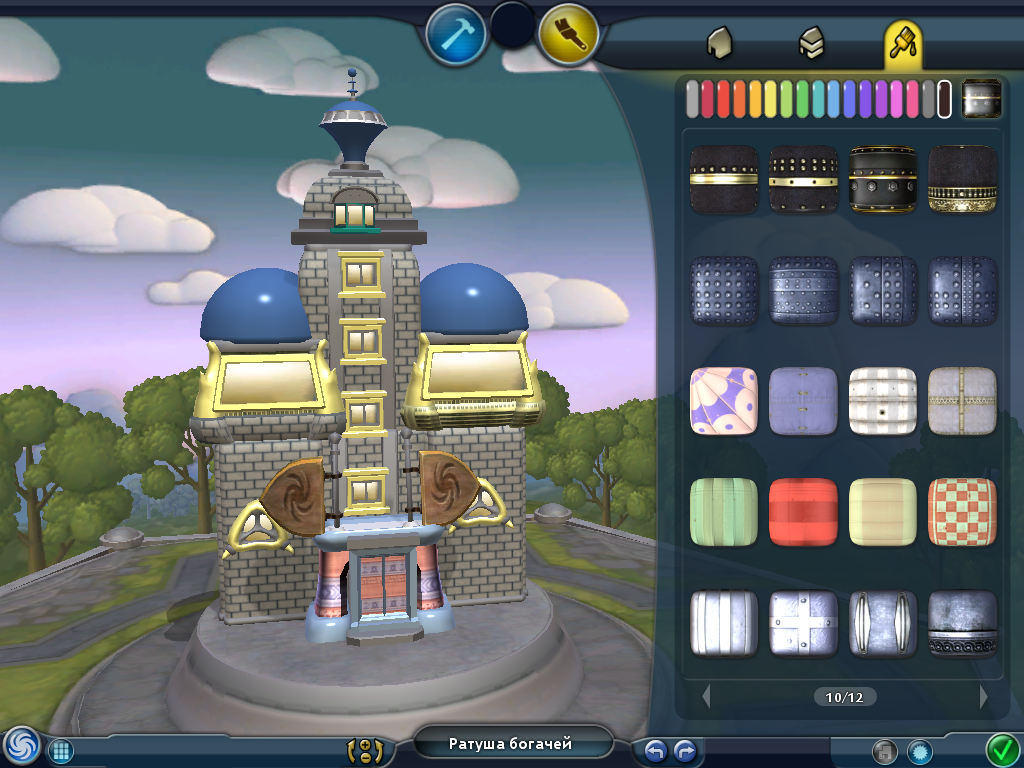Apply the solid red paint texture
Viewport: 1024px width, 768px height.
[803, 512]
